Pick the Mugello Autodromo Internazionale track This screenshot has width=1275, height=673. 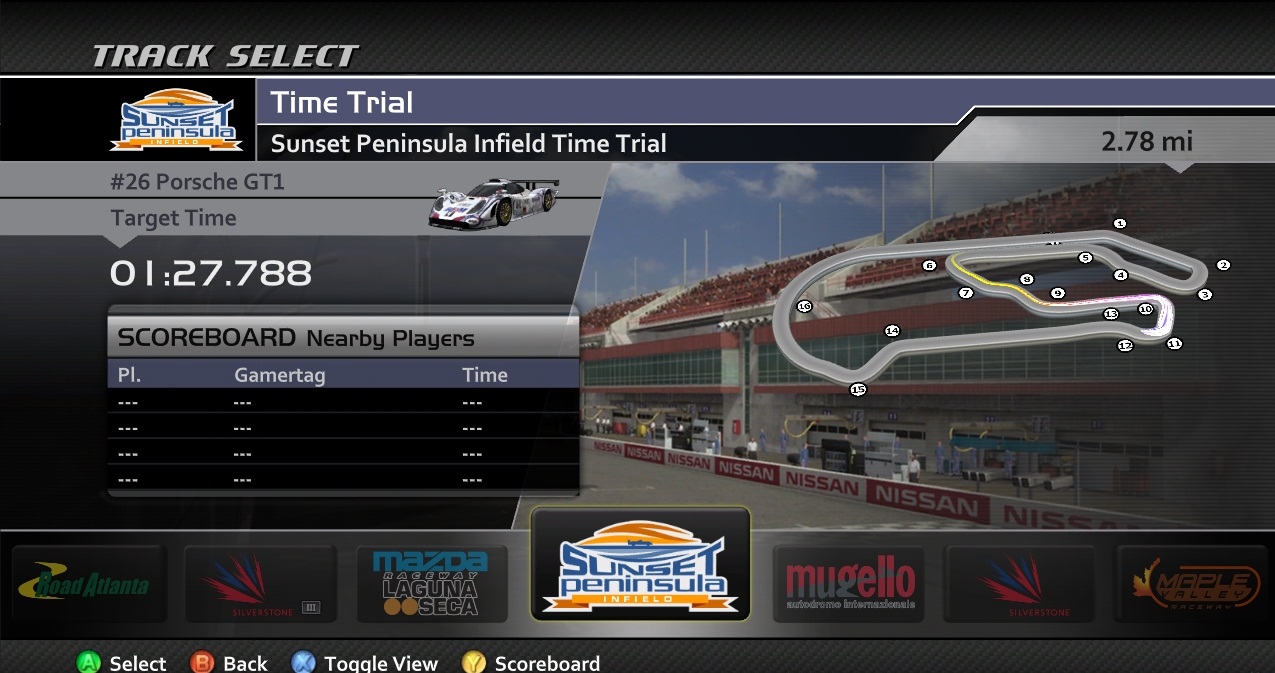(849, 584)
